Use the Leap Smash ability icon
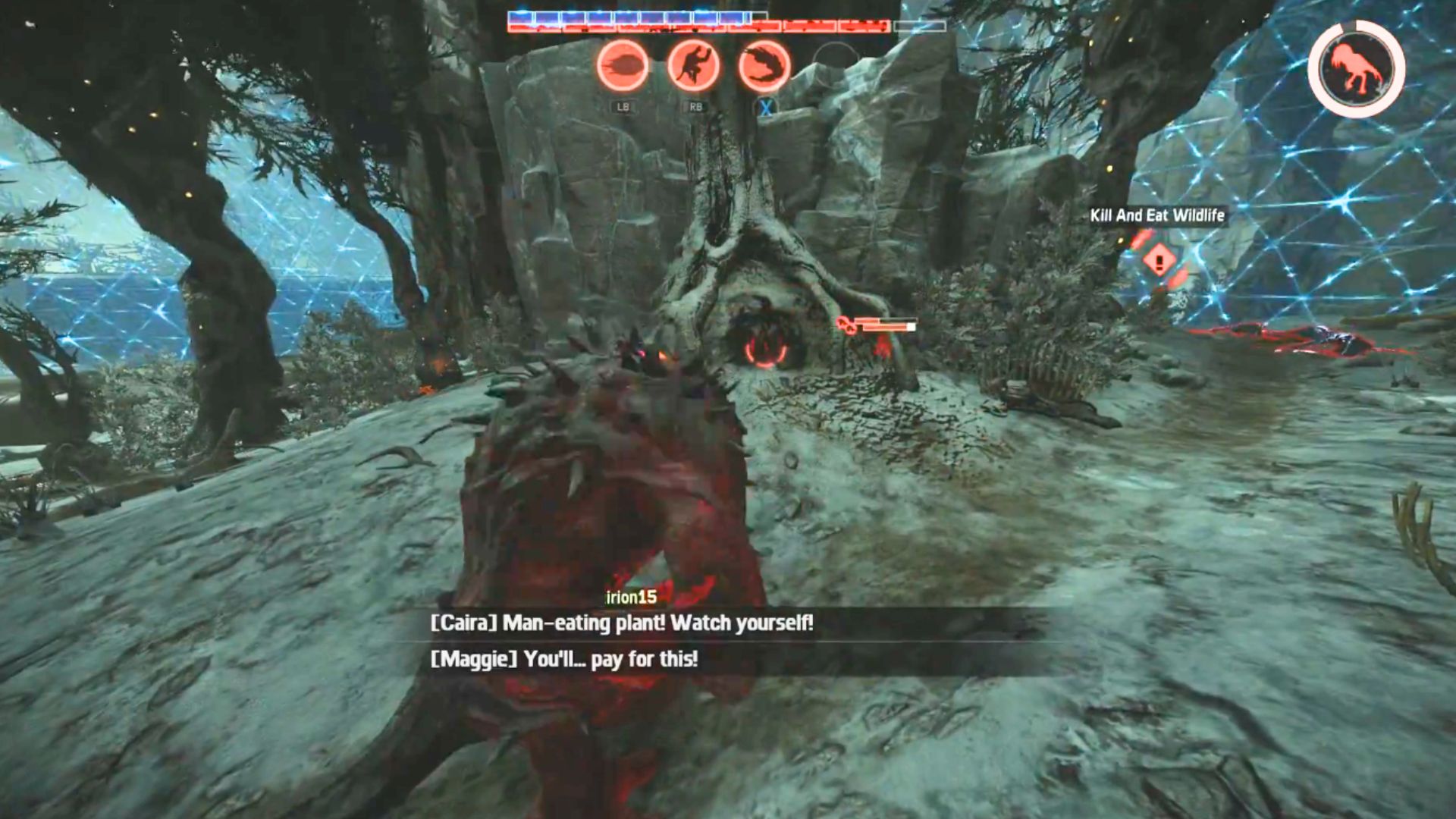Viewport: 1456px width, 819px height. [693, 66]
